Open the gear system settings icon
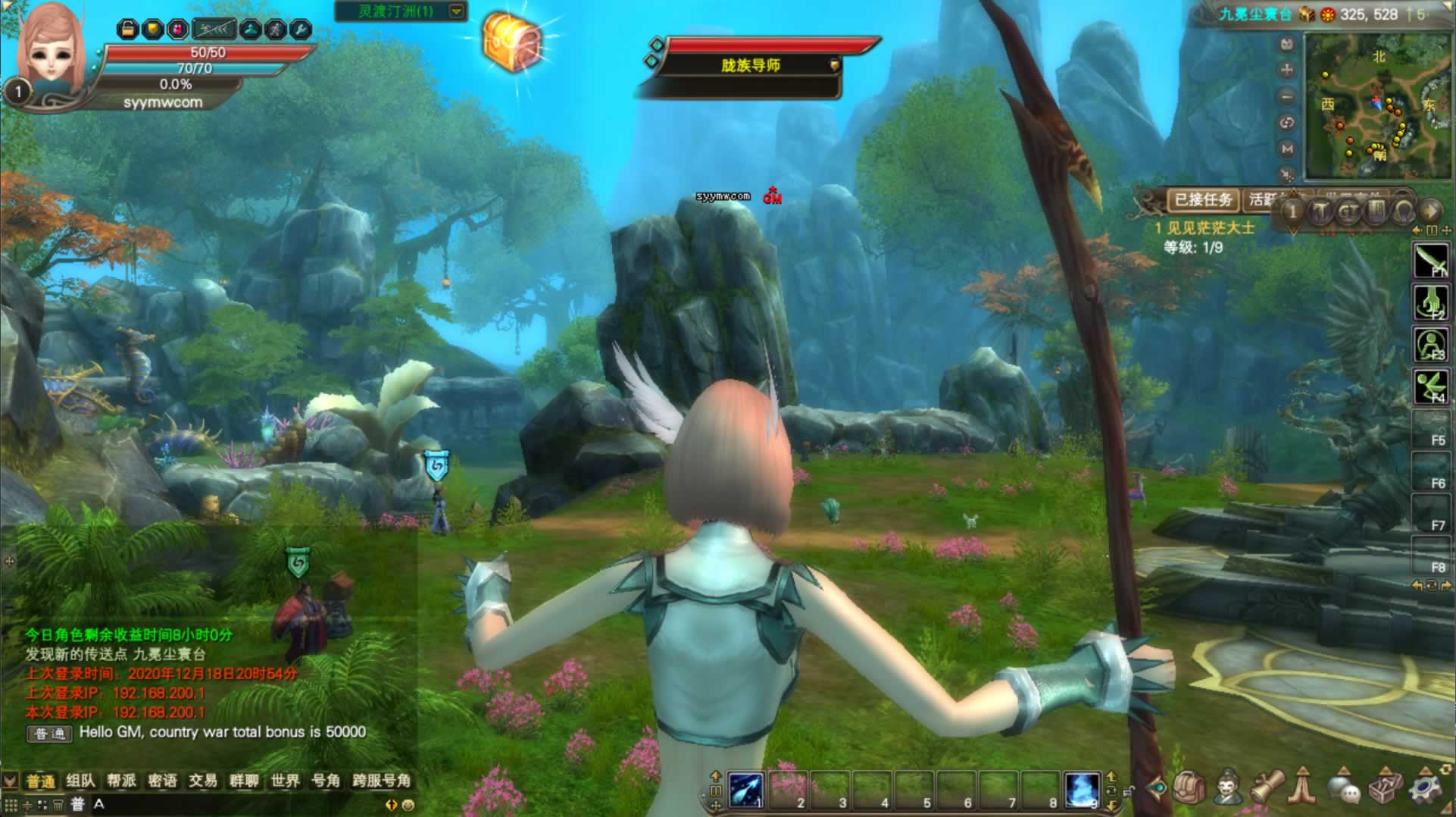Screen dimensions: 1456x817 (1426, 788)
